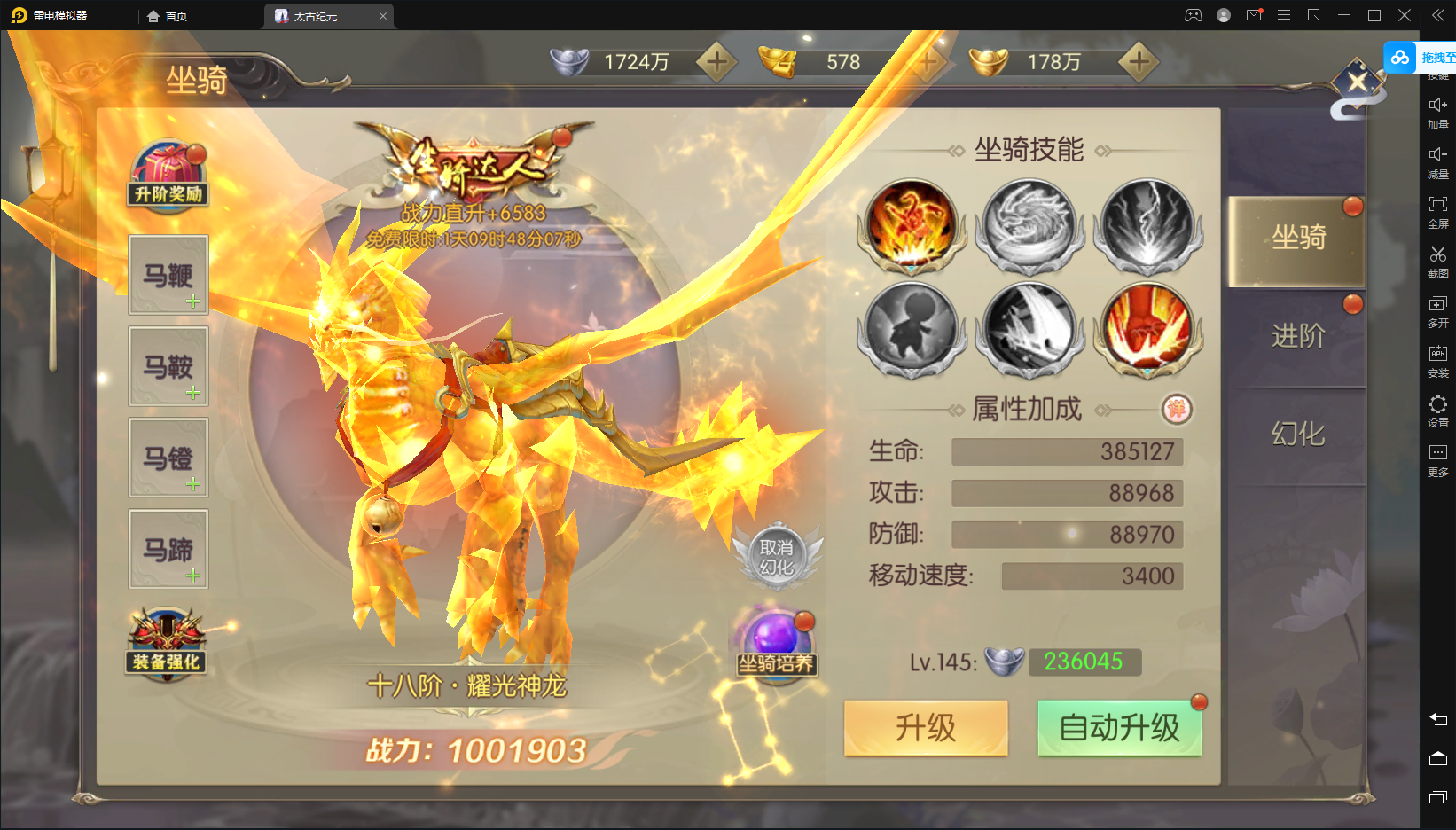Select the 坐骑 side tab
The width and height of the screenshot is (1456, 830).
(x=1297, y=238)
